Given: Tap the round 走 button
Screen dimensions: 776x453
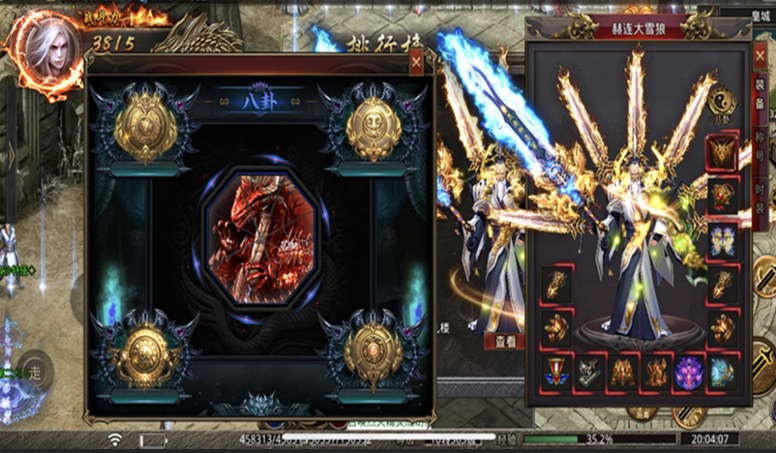Looking at the screenshot, I should 34,372.
